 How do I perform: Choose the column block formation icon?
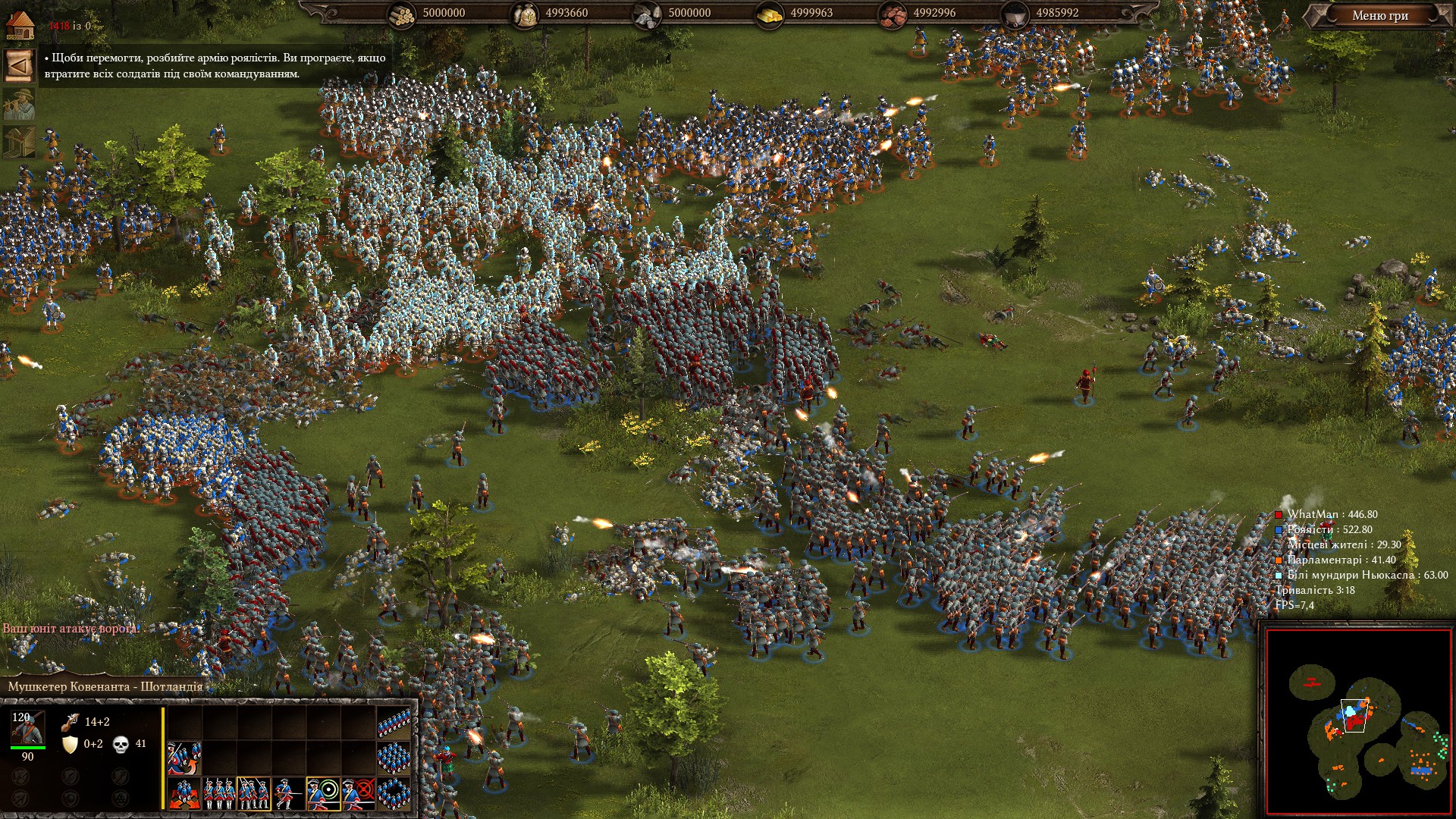[394, 757]
